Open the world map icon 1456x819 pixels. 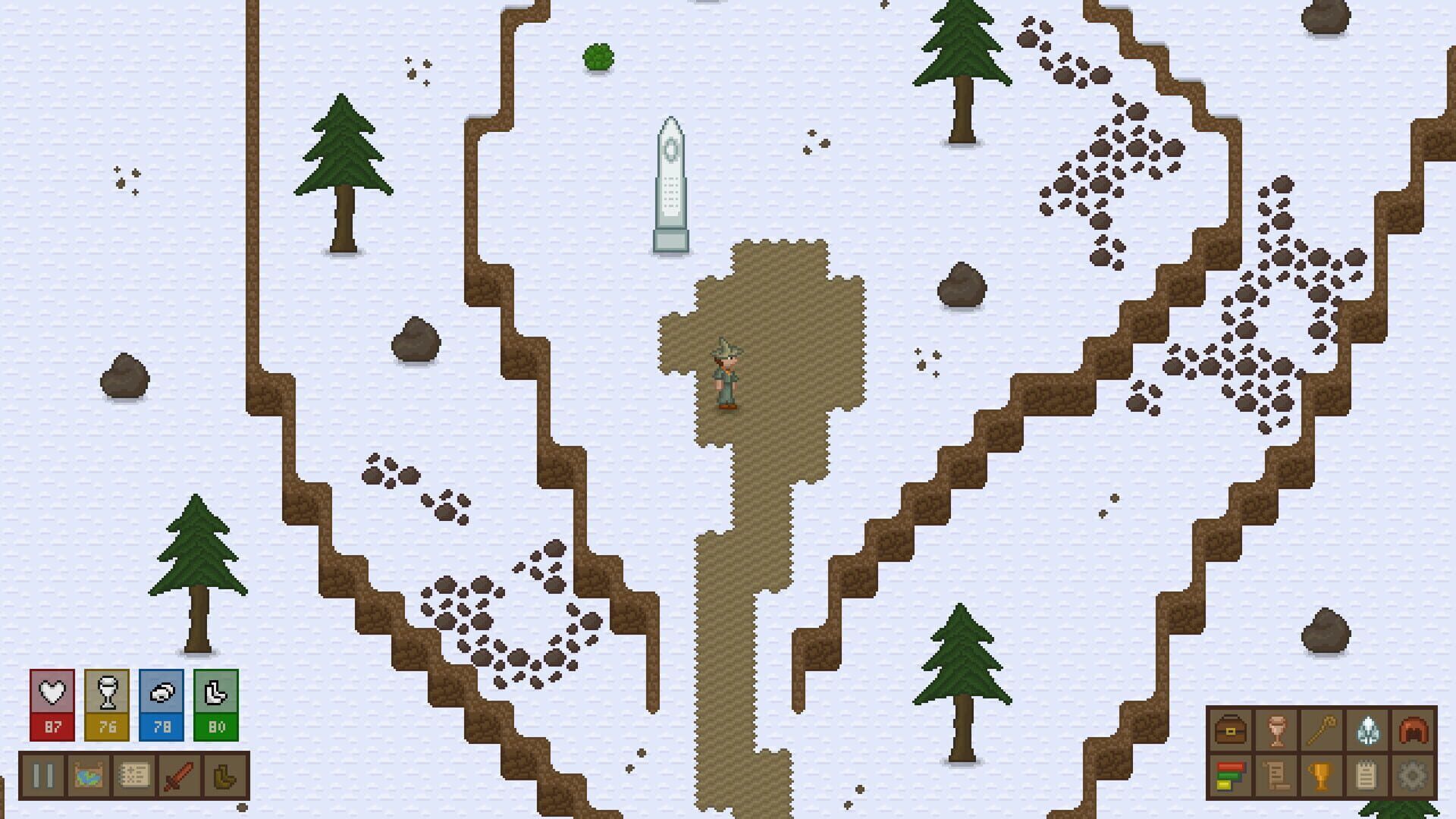coord(89,777)
